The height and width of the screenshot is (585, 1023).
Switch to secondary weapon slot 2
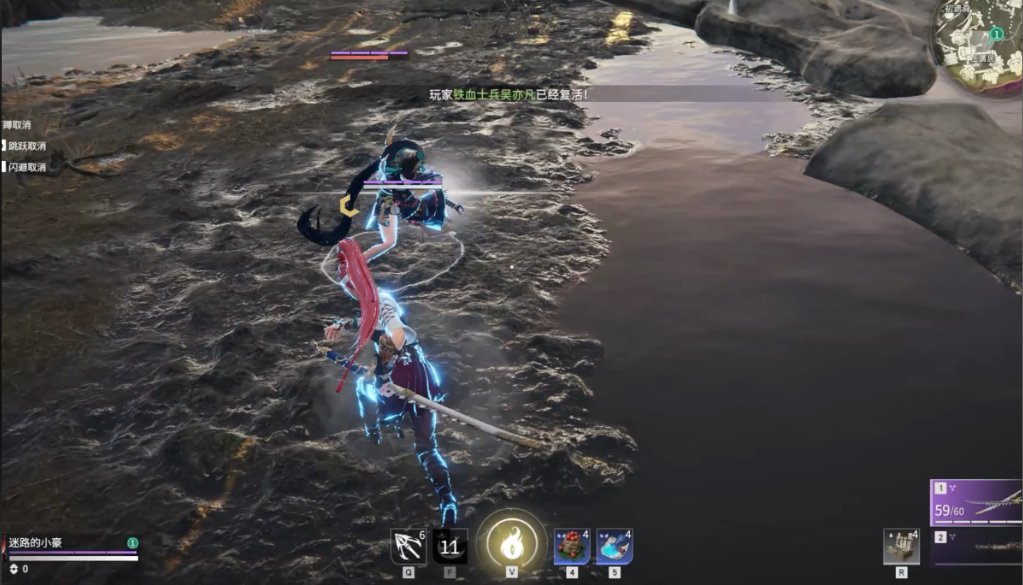[x=976, y=548]
